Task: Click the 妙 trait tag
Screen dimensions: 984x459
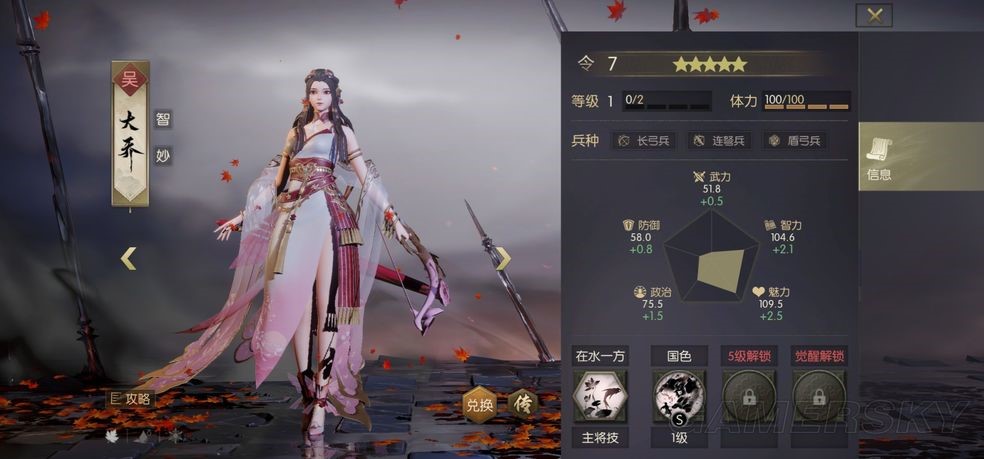Action: point(163,155)
